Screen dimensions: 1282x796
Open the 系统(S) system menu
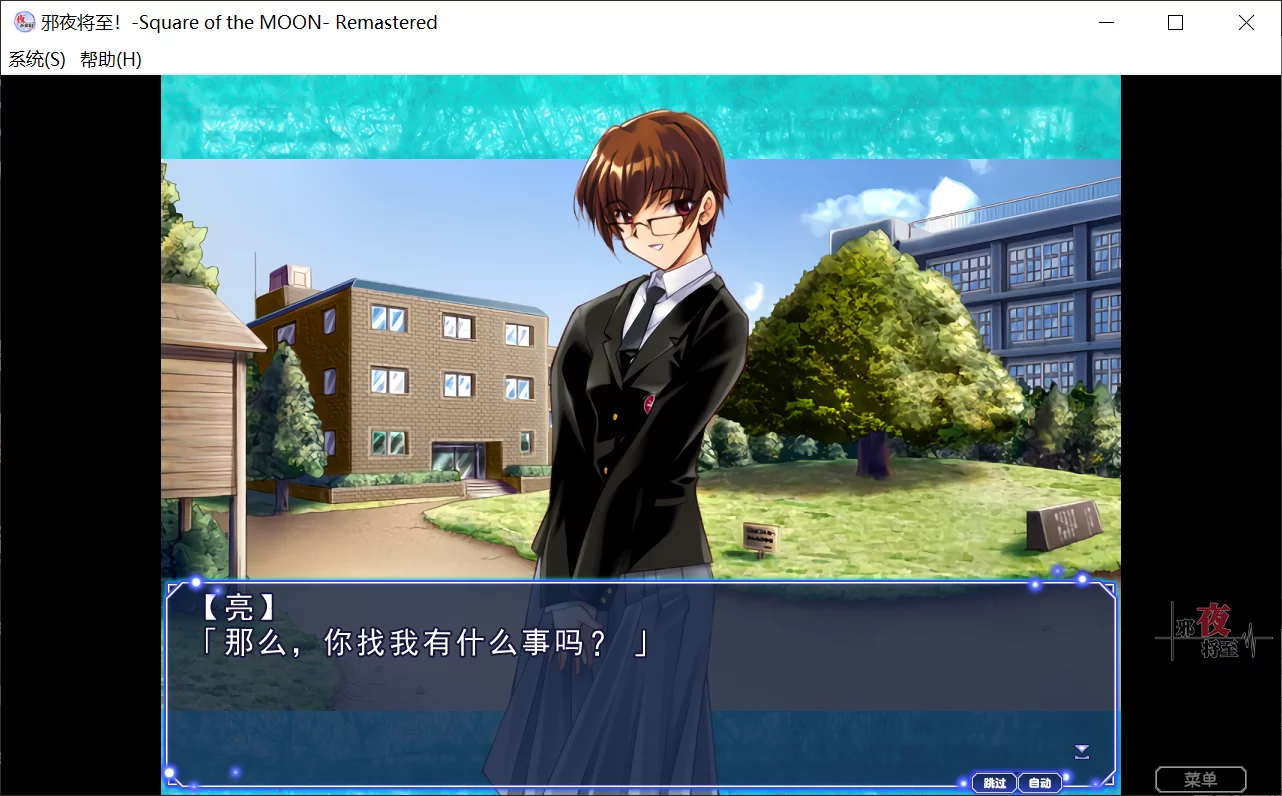coord(35,60)
